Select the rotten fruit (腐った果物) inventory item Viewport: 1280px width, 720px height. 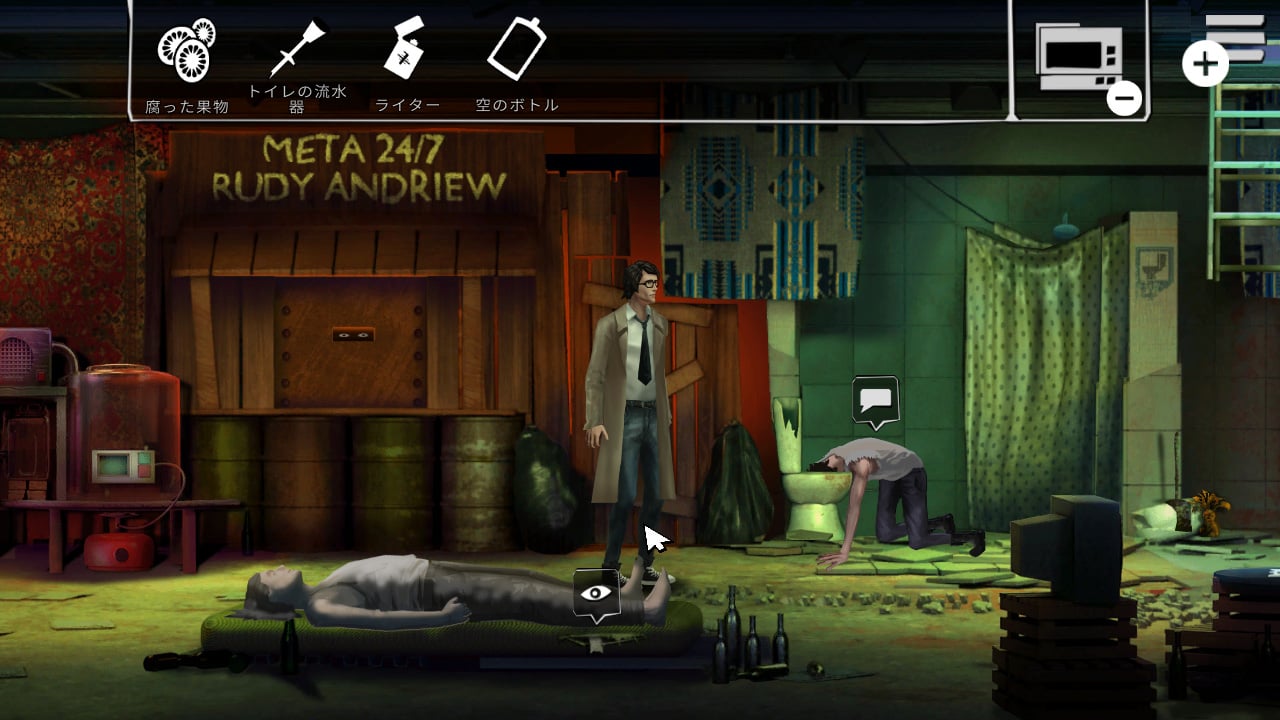(186, 51)
